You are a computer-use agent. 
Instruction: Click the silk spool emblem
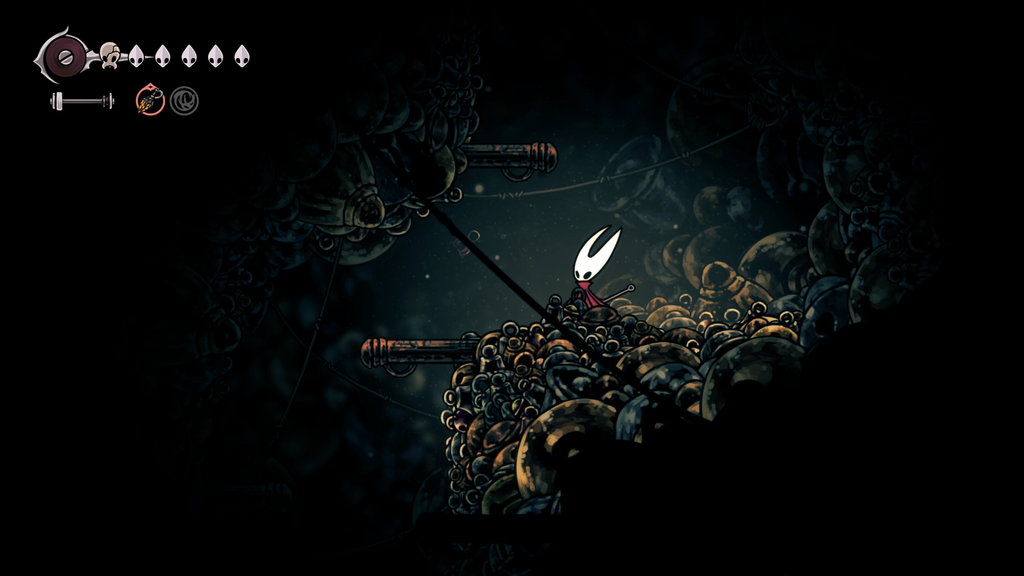tap(66, 56)
